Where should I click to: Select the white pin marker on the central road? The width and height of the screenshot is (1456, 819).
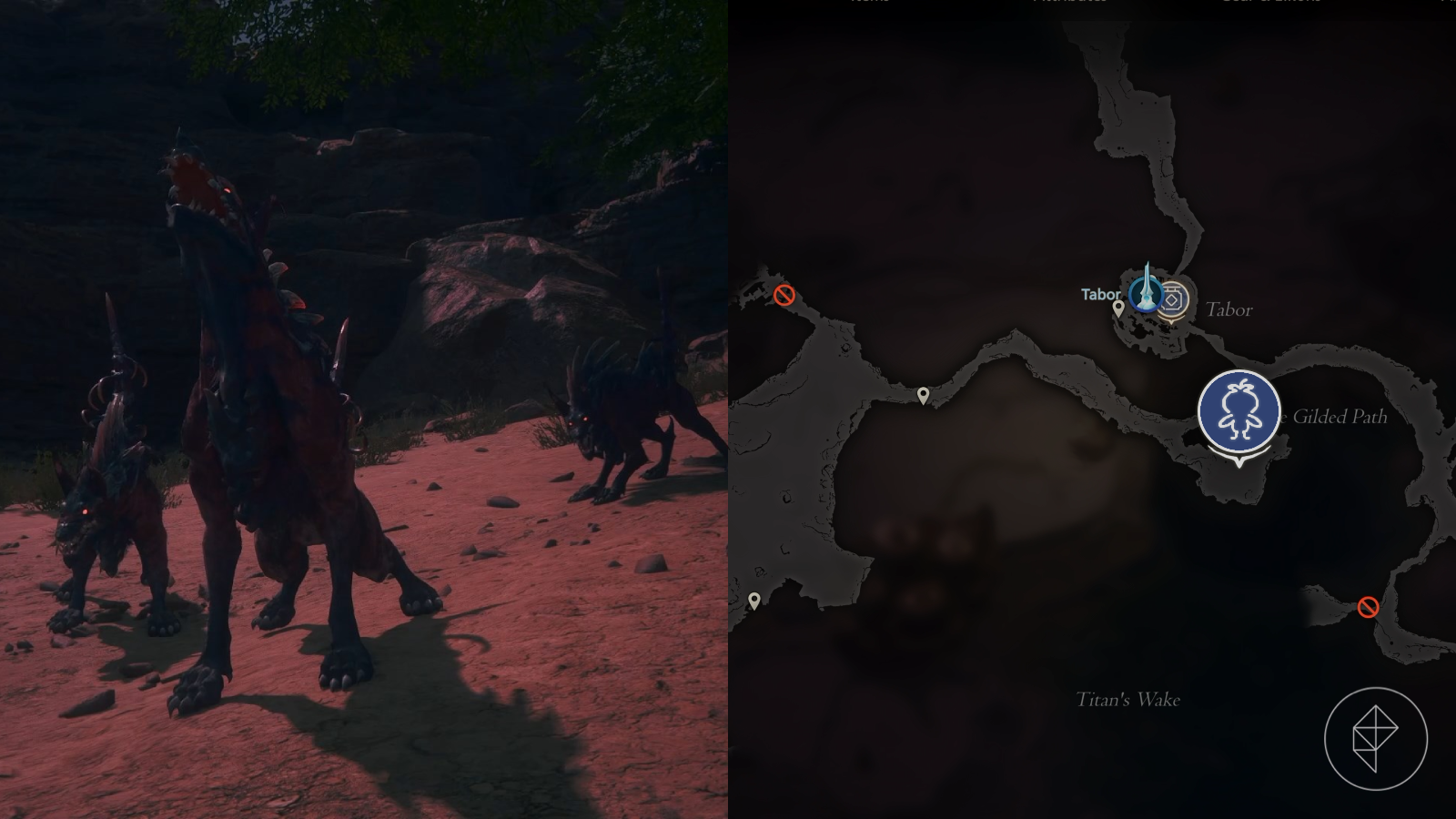click(923, 393)
